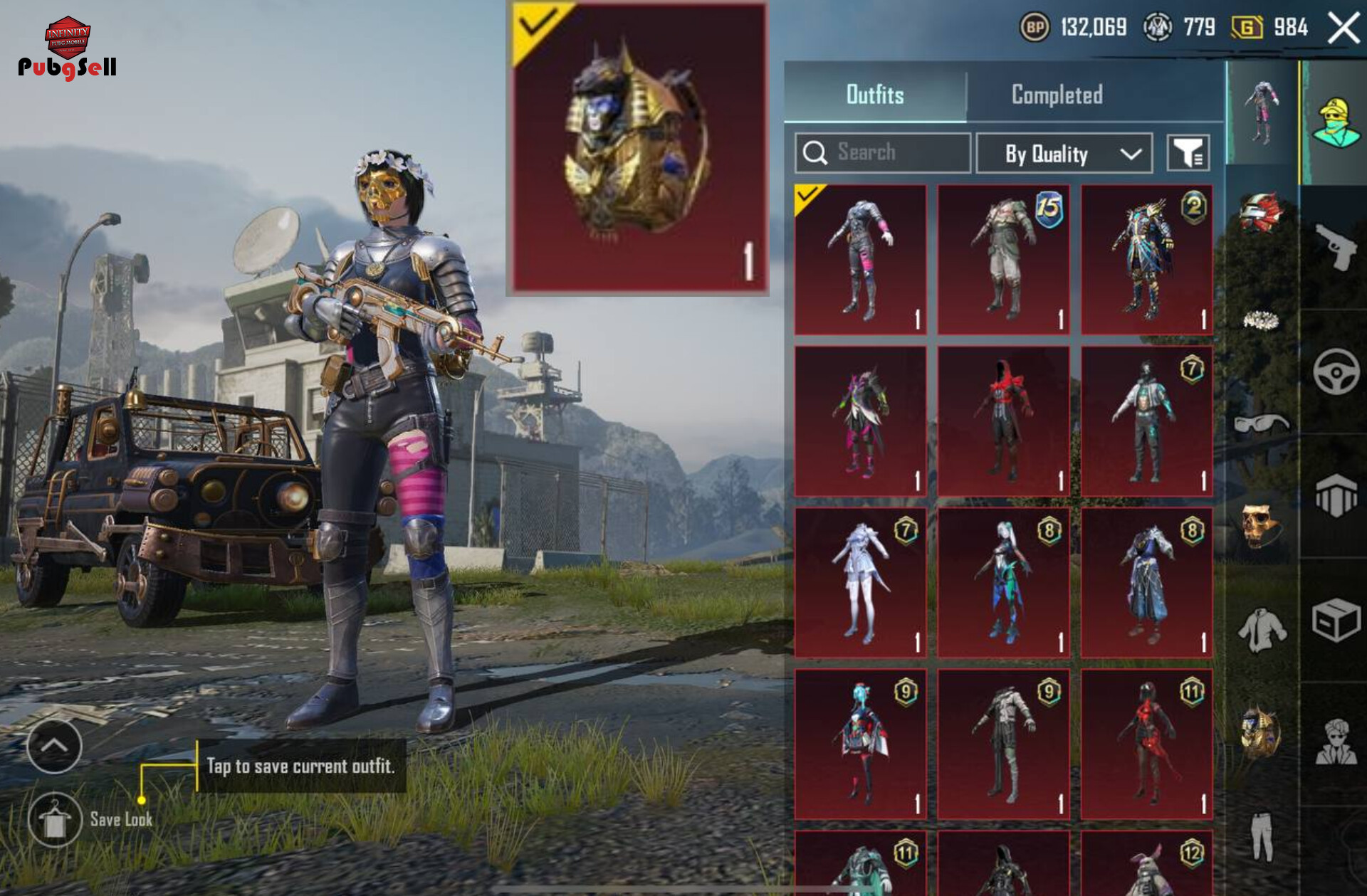Select the flower crown headwear slot
The width and height of the screenshot is (1367, 896).
(x=1260, y=320)
